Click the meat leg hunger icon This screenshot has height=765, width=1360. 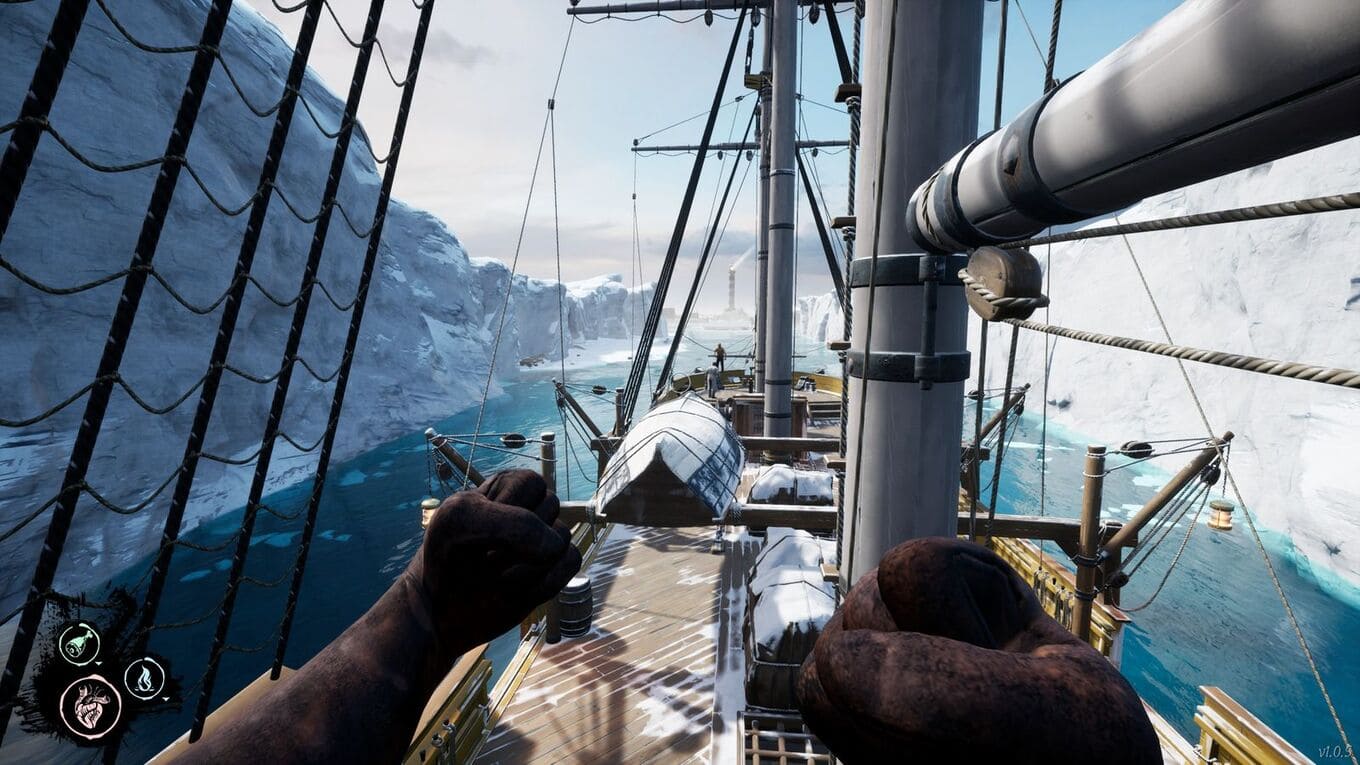tap(78, 642)
